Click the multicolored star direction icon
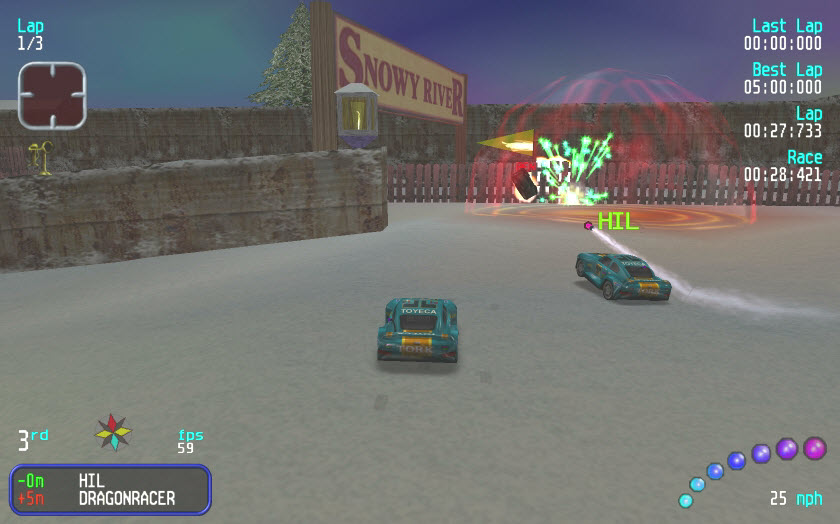Screen dimensions: 840x524 point(113,432)
